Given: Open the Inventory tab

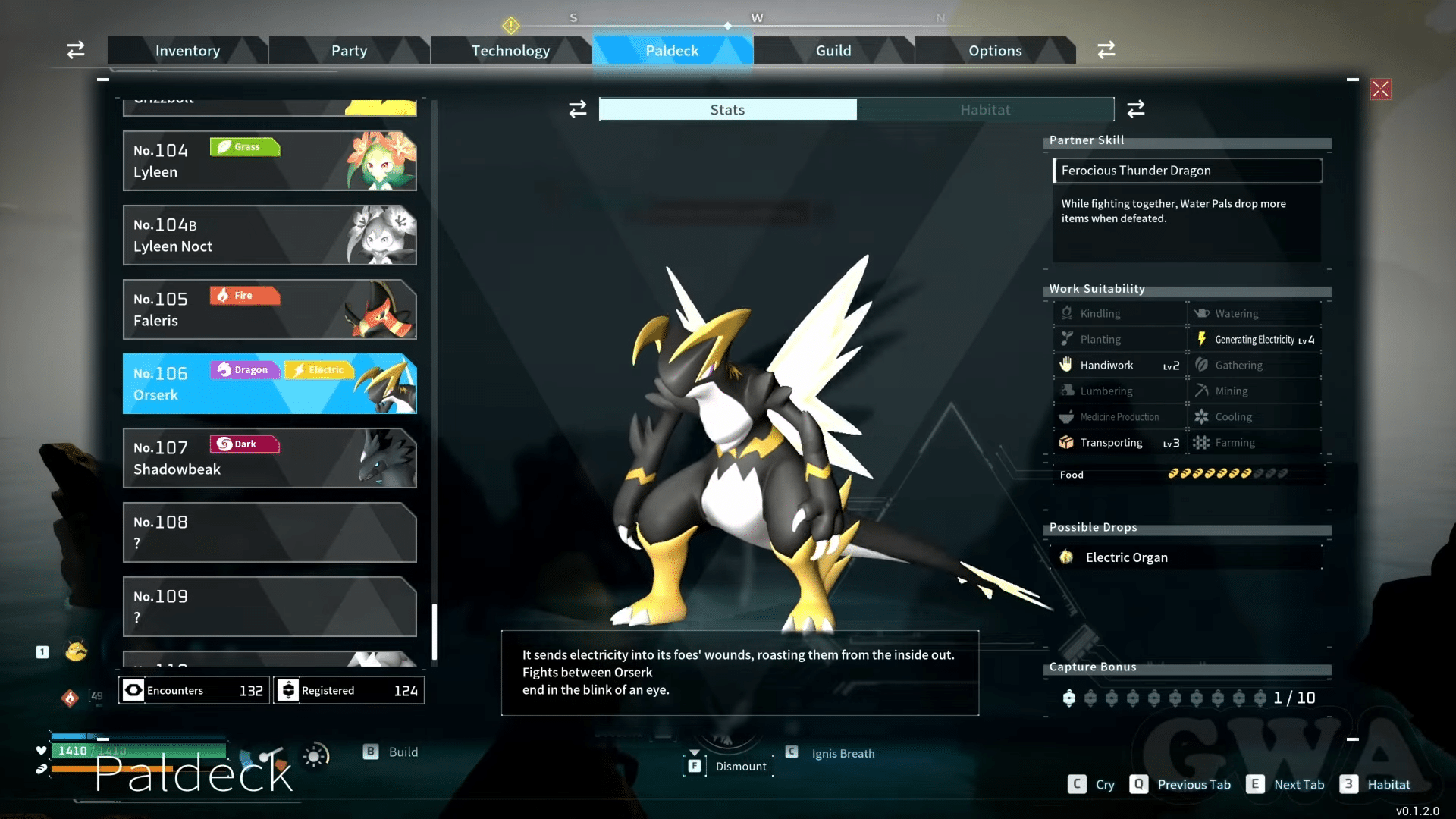Looking at the screenshot, I should 187,51.
